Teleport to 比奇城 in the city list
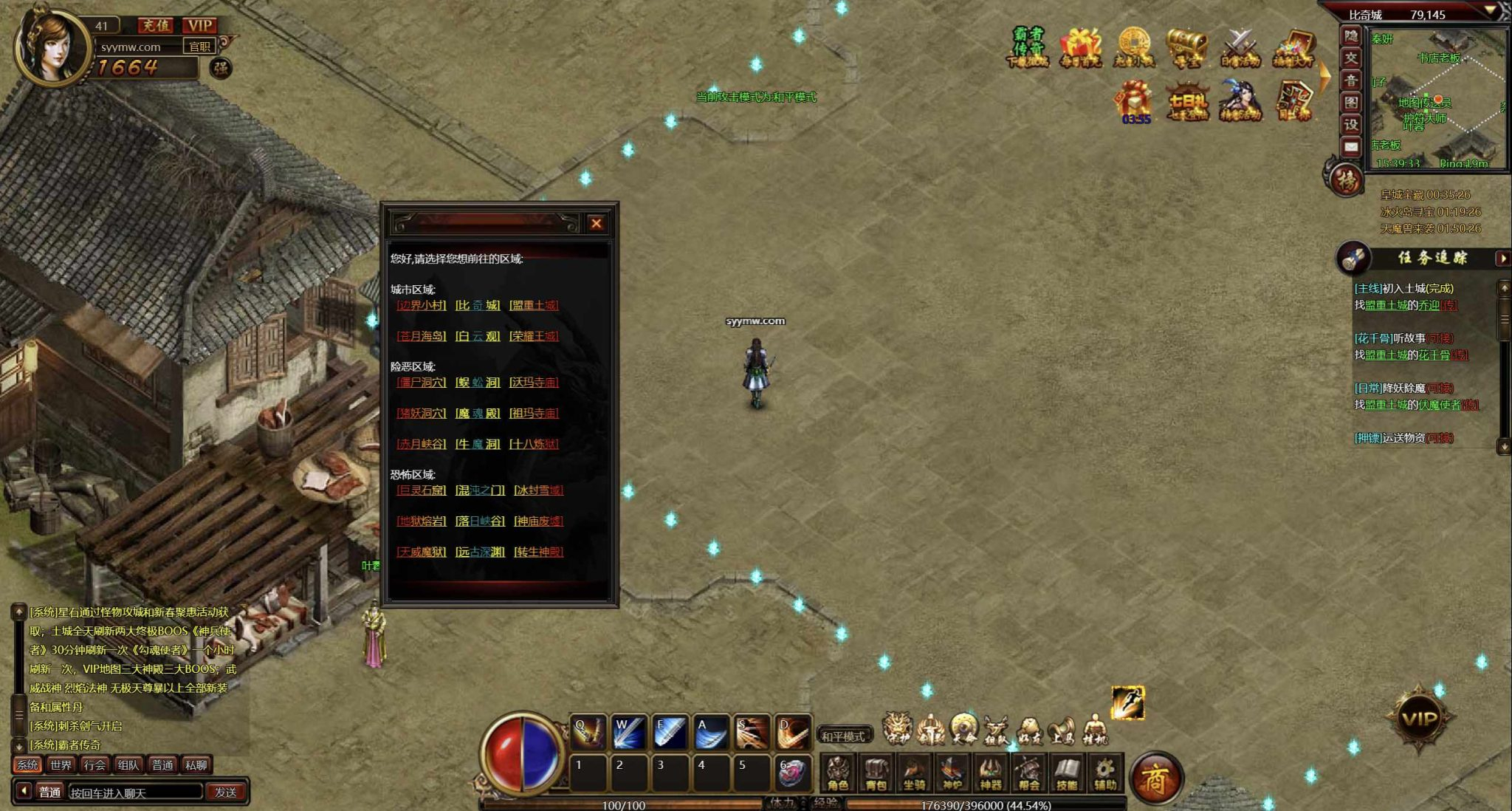1512x811 pixels. [478, 305]
